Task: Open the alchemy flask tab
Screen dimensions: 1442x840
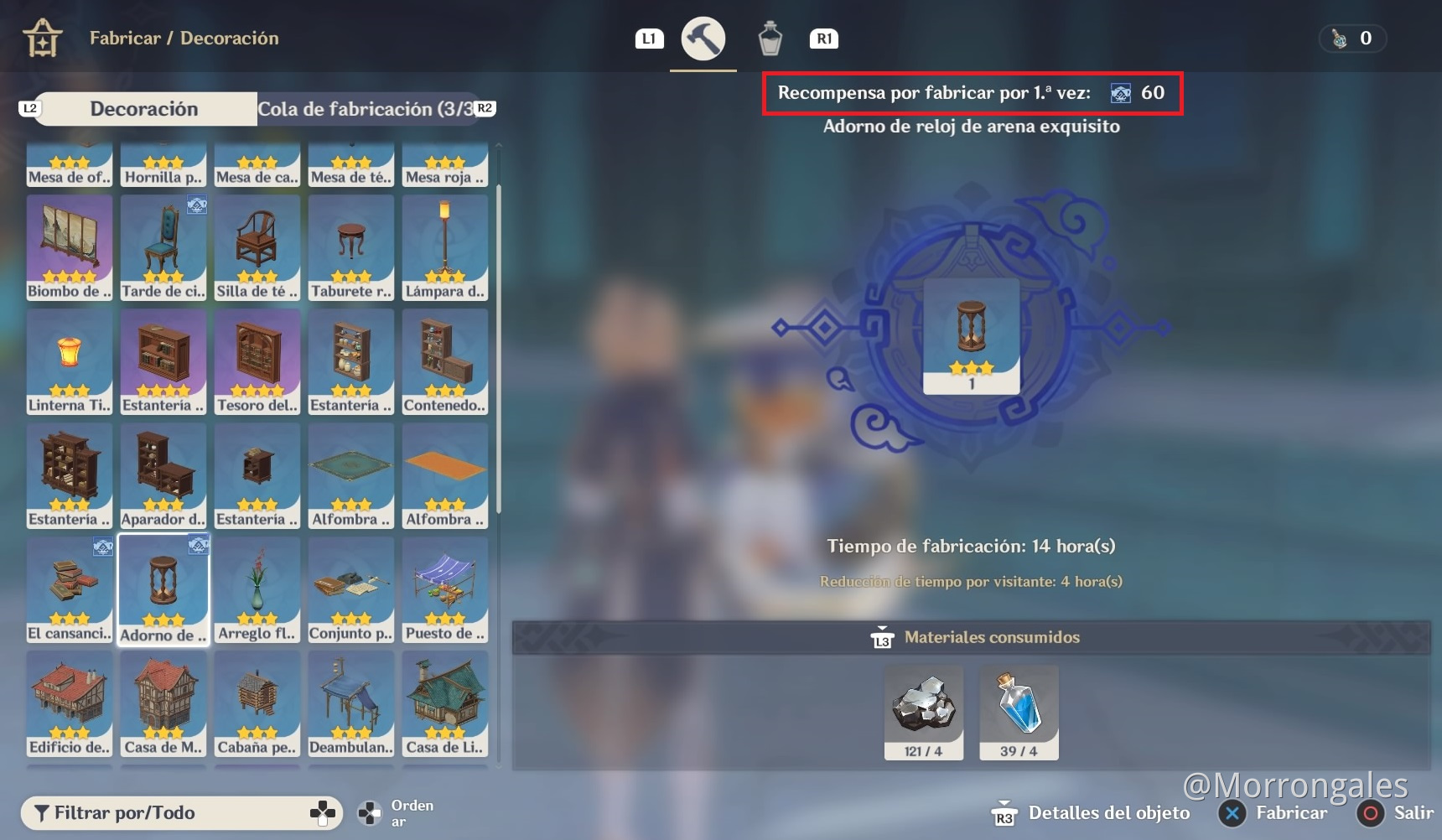Action: pyautogui.click(x=770, y=38)
